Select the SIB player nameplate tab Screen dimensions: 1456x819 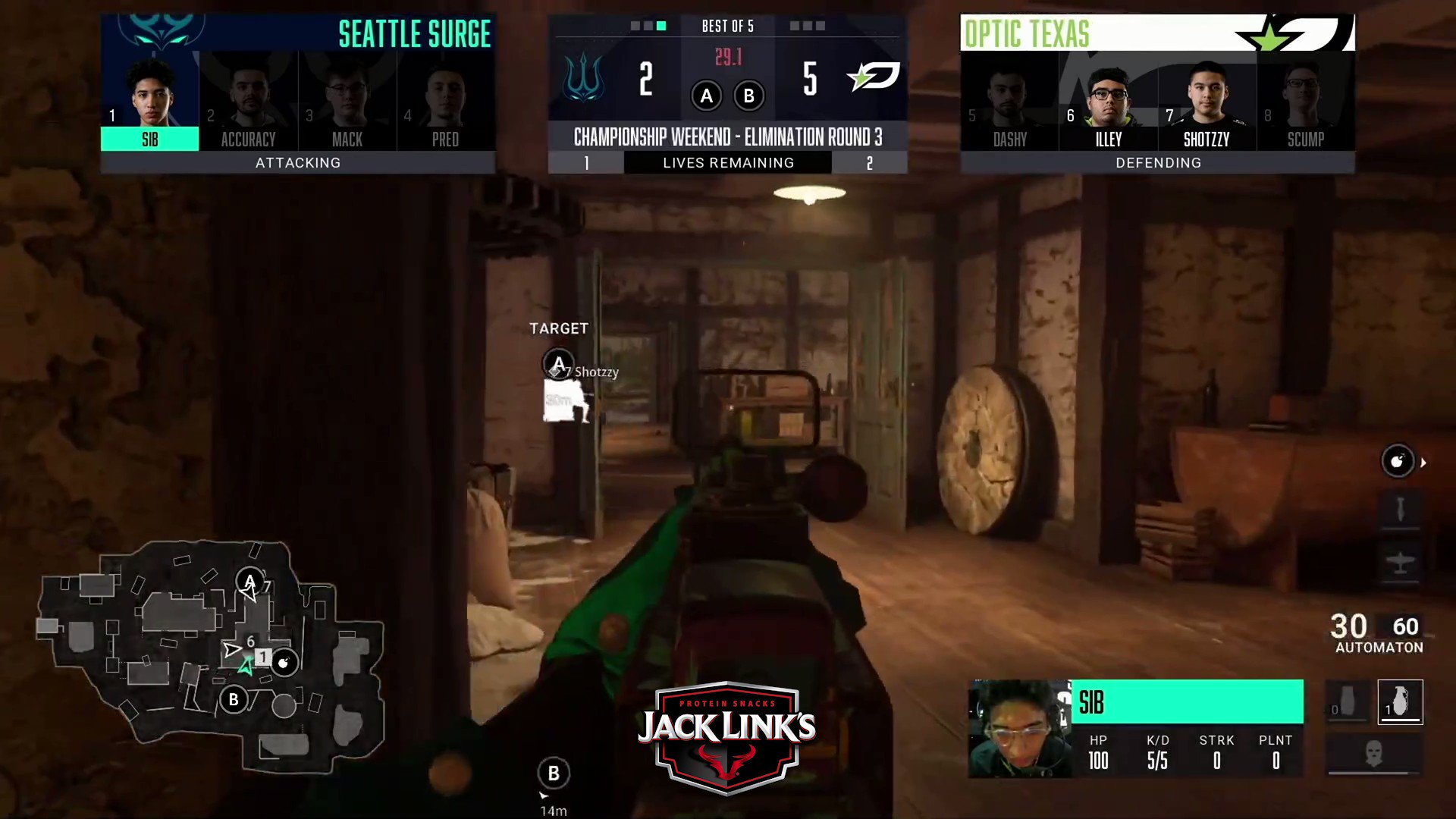(149, 139)
